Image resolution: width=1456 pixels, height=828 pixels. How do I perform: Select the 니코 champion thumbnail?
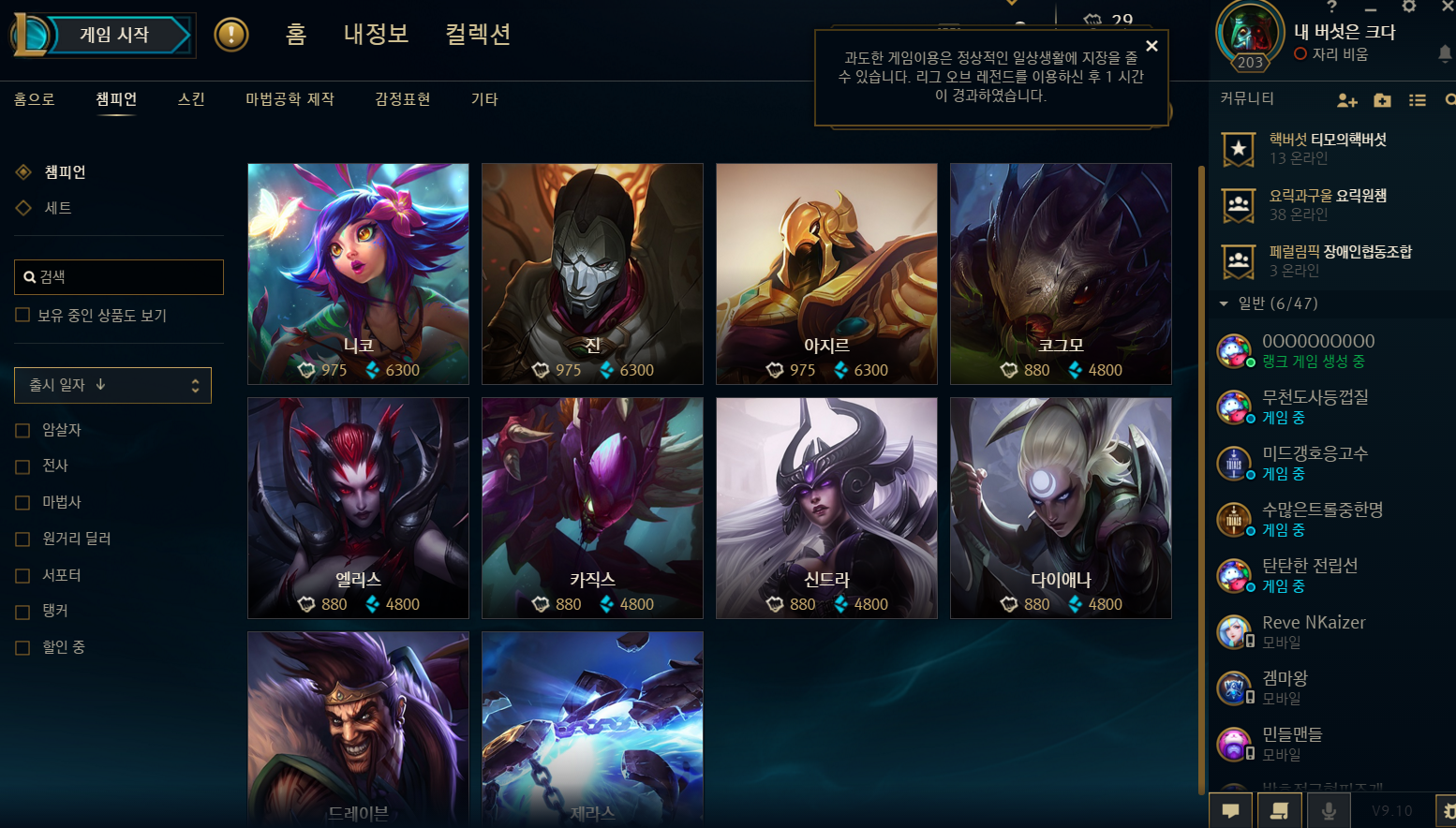[x=358, y=274]
